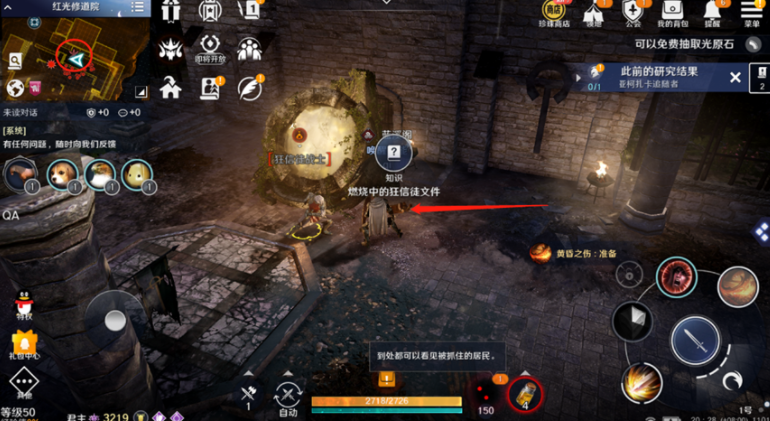Open the house camp icon

pyautogui.click(x=170, y=87)
